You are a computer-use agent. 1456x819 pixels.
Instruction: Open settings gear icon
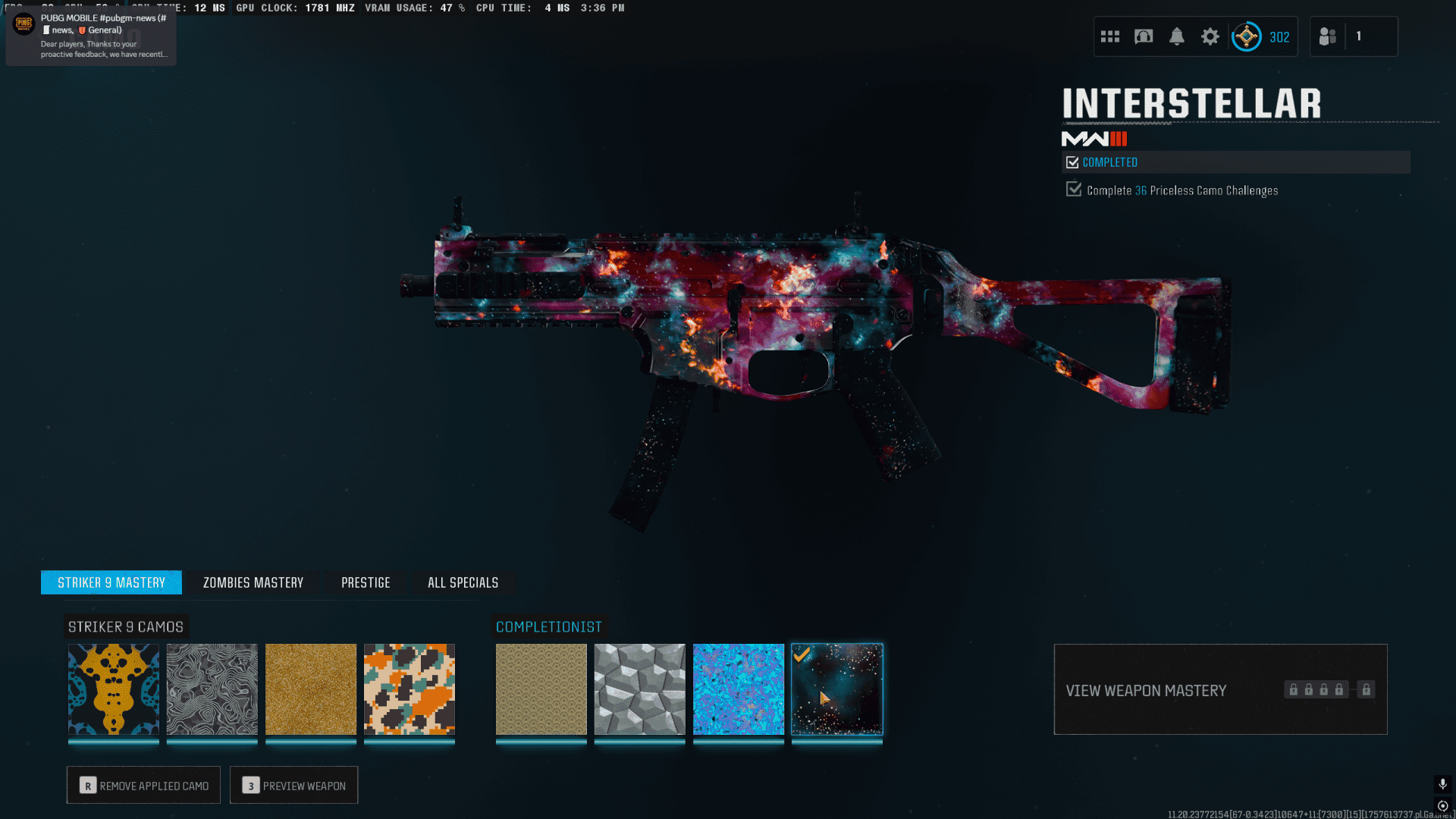1210,36
